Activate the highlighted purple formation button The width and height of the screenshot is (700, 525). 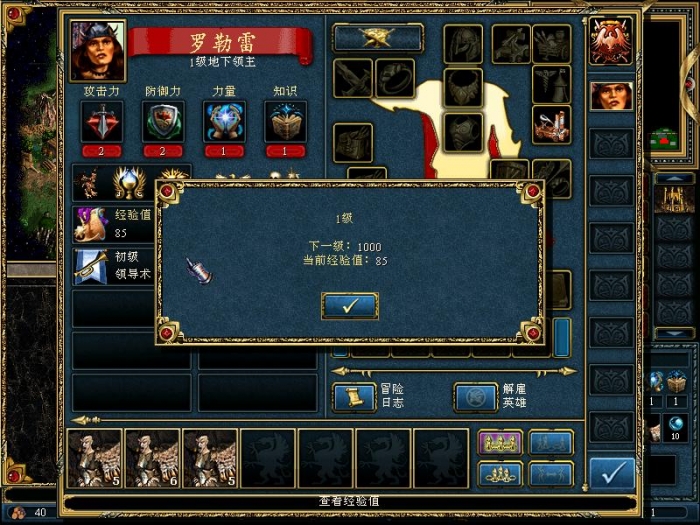[x=501, y=443]
